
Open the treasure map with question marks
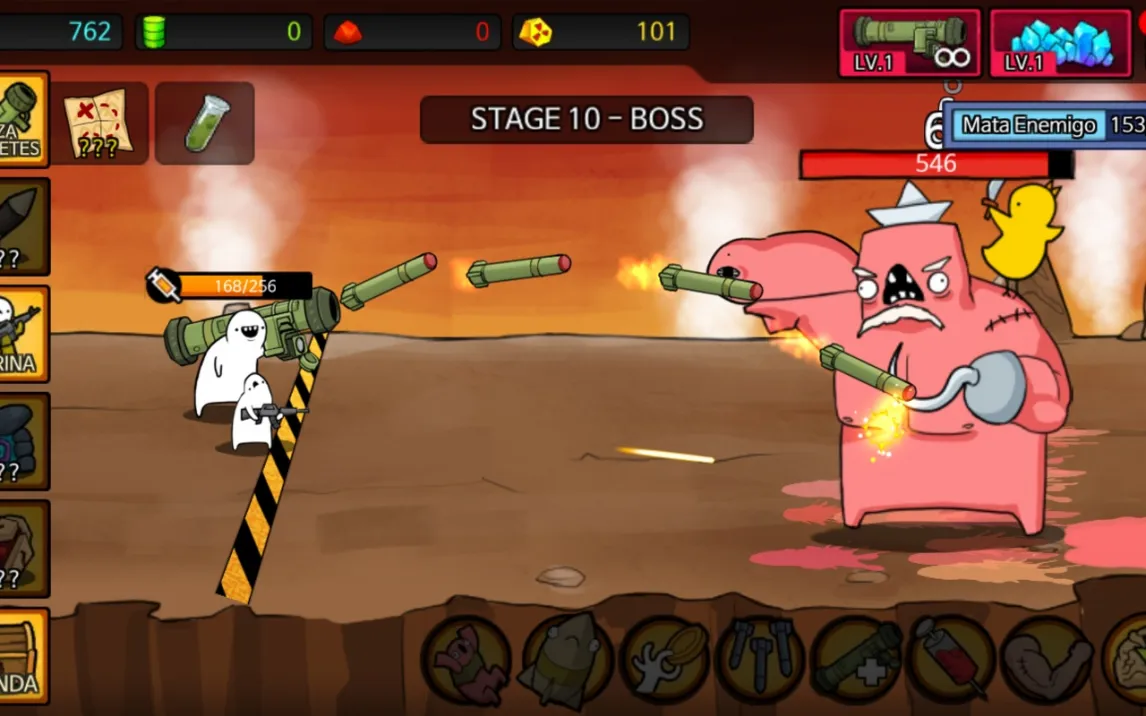pyautogui.click(x=98, y=123)
